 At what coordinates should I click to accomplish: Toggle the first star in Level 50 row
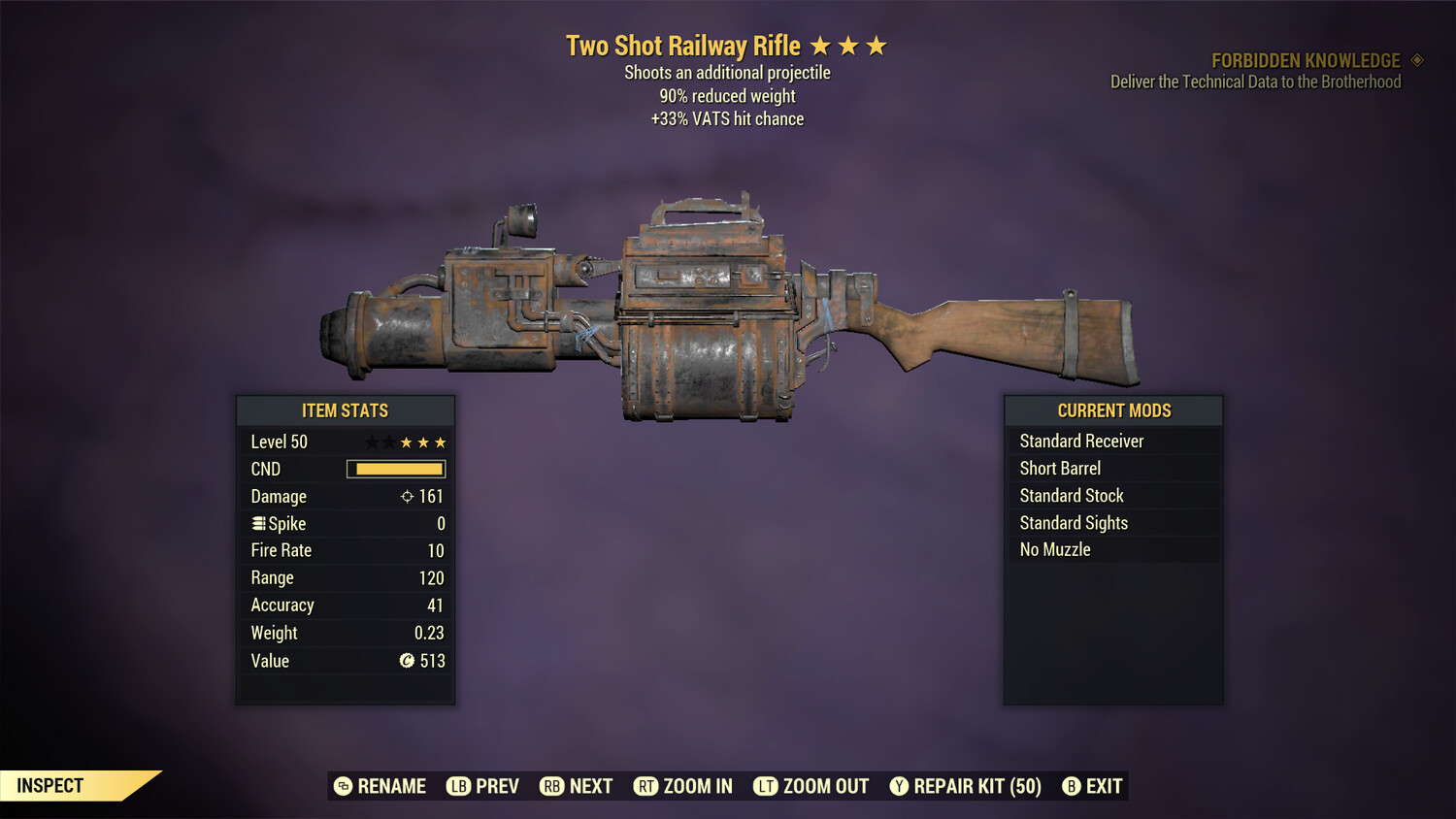tap(372, 442)
